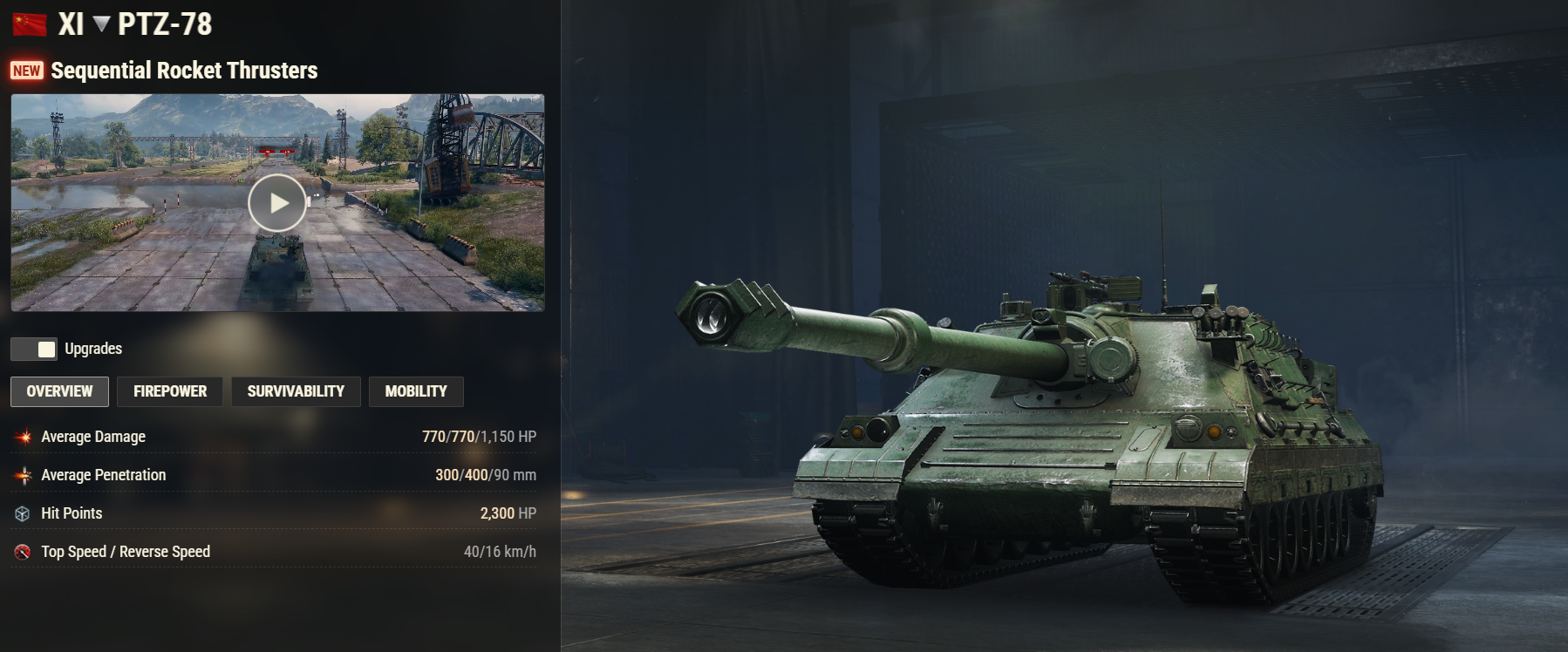1568x652 pixels.
Task: Click the Sequential Rocket Thrusters title
Action: click(x=186, y=71)
